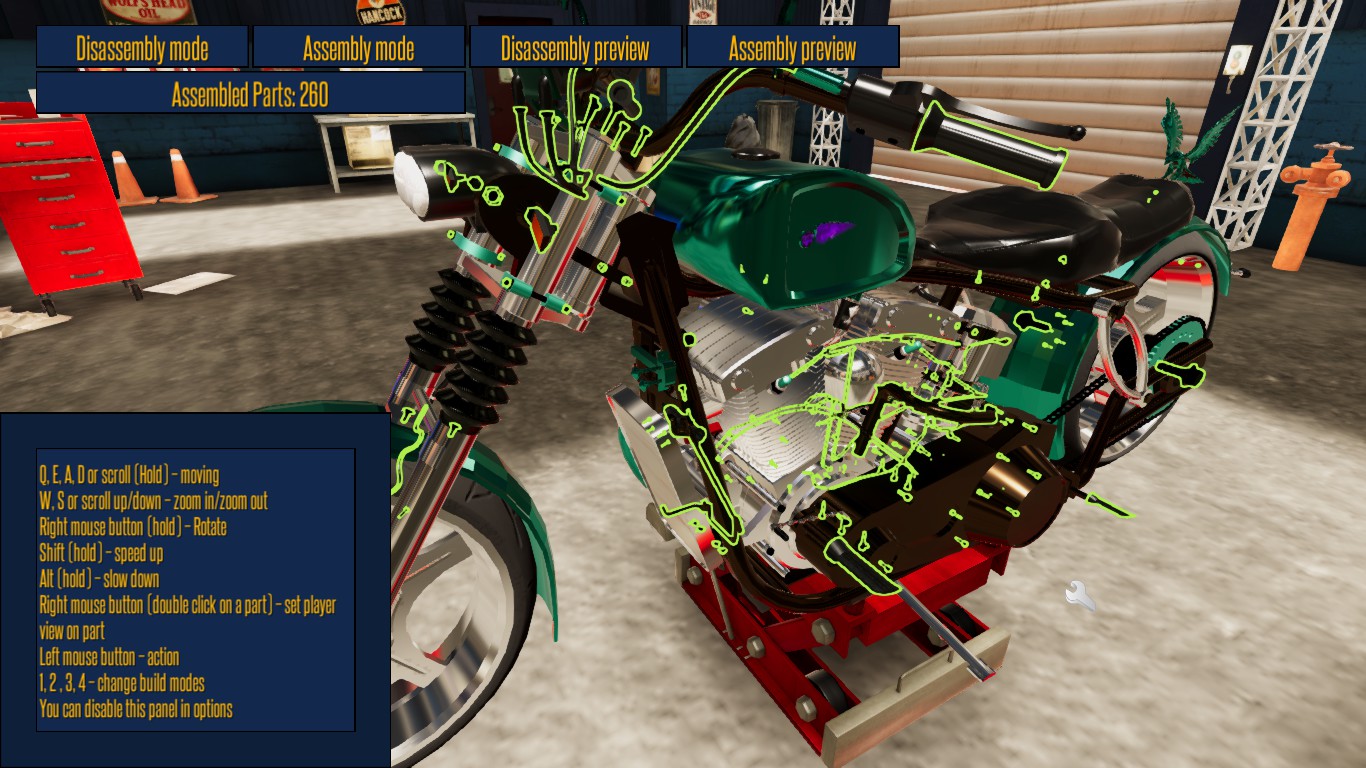Image resolution: width=1366 pixels, height=768 pixels.
Task: Click the Assembled Parts: 260 counter
Action: (248, 93)
